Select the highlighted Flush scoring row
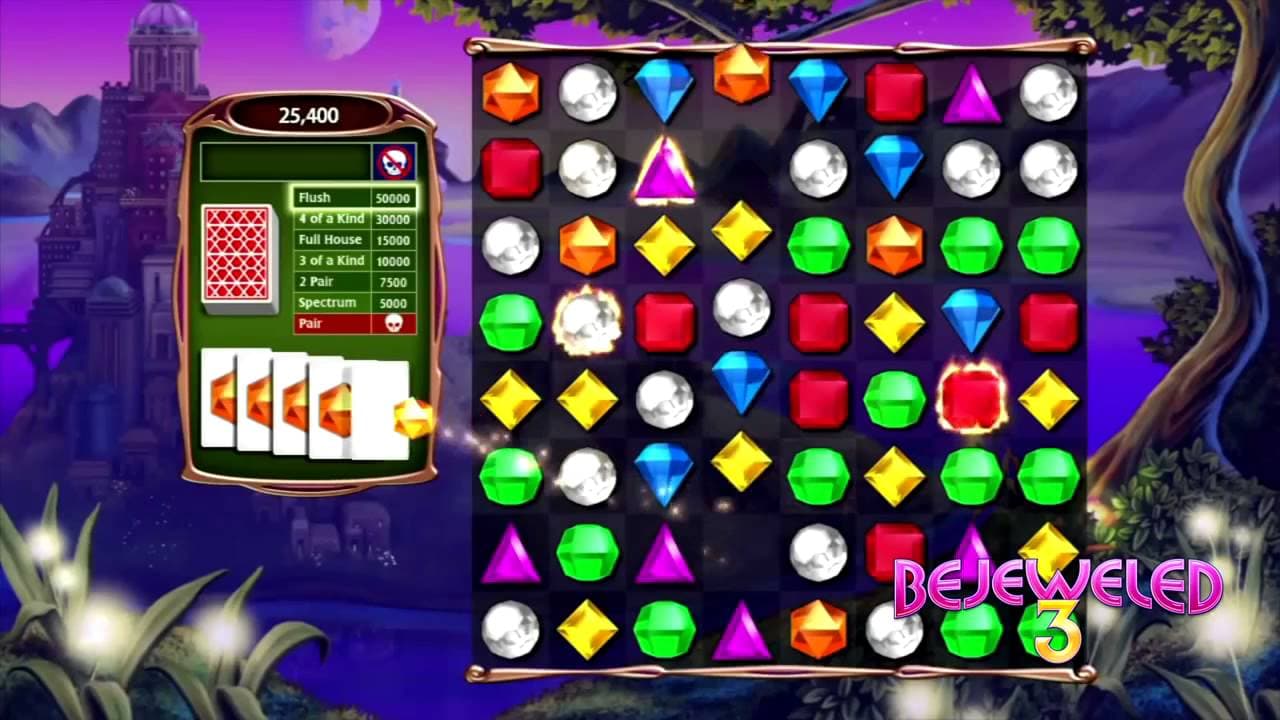 click(x=355, y=198)
